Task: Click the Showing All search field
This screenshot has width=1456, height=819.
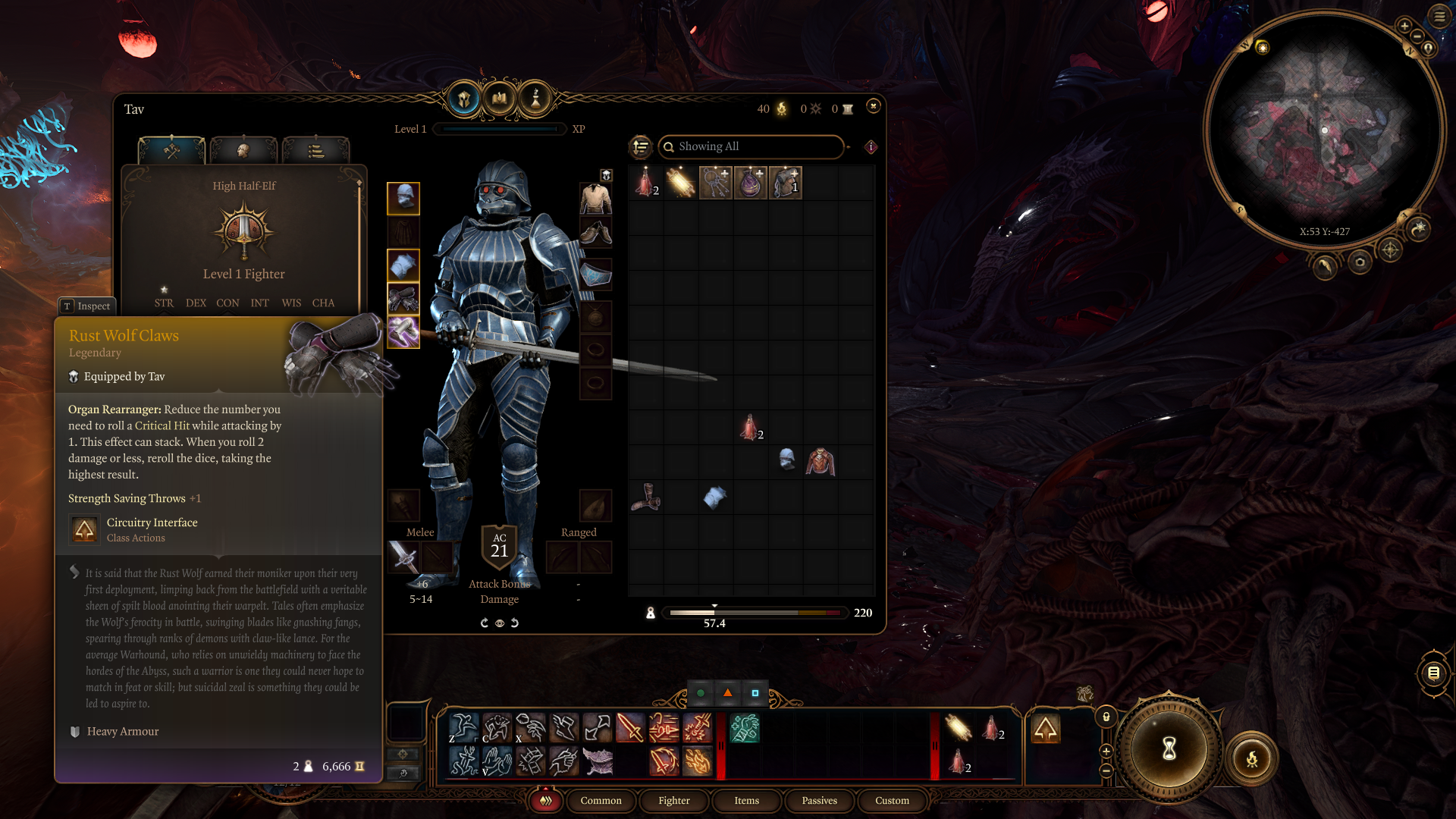Action: pyautogui.click(x=751, y=146)
